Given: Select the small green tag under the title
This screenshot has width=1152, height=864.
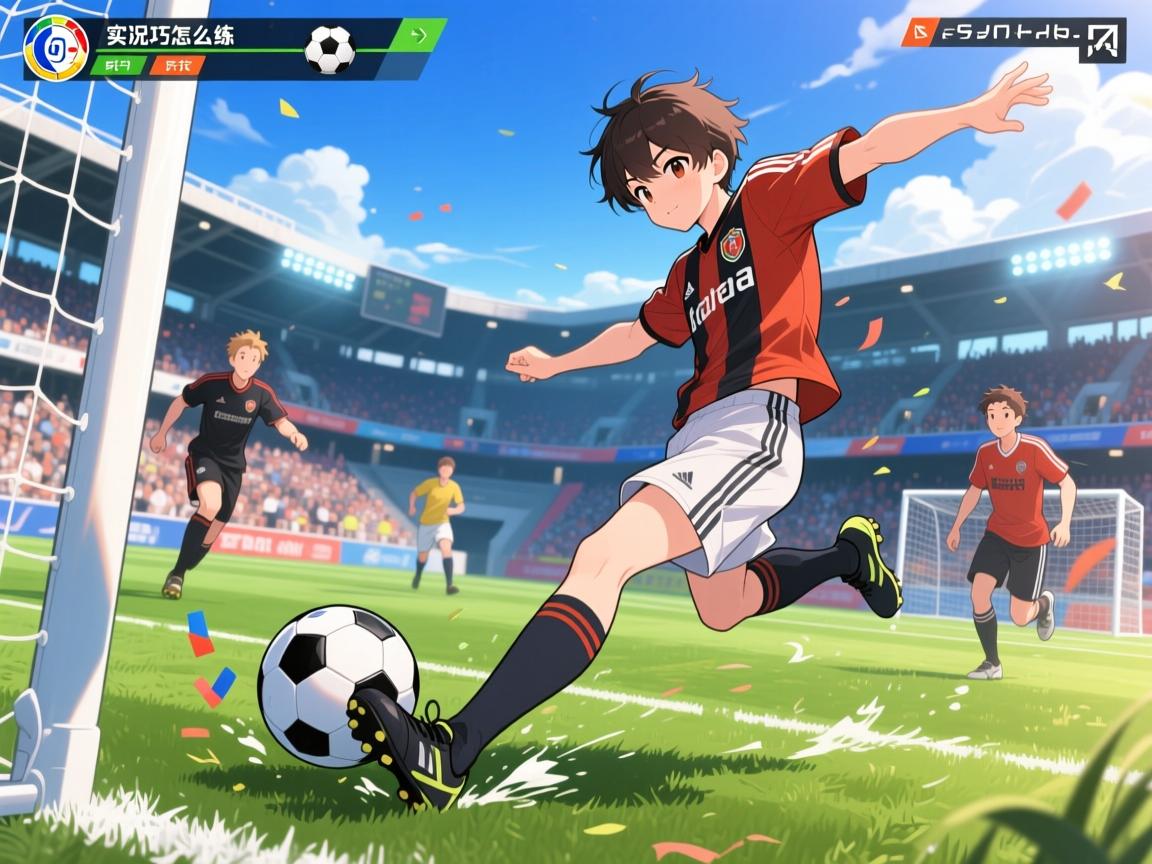Looking at the screenshot, I should (118, 66).
